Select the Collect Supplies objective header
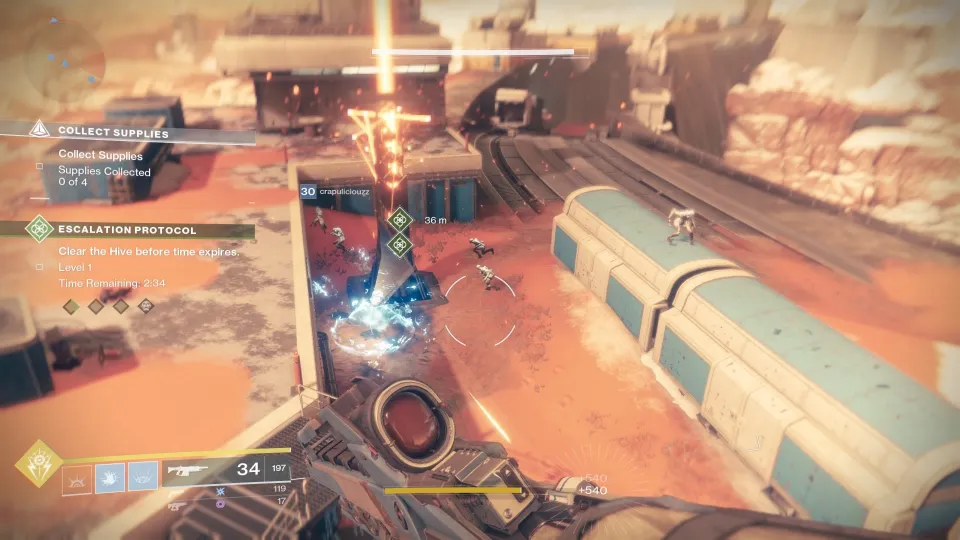This screenshot has height=540, width=960. 113,132
